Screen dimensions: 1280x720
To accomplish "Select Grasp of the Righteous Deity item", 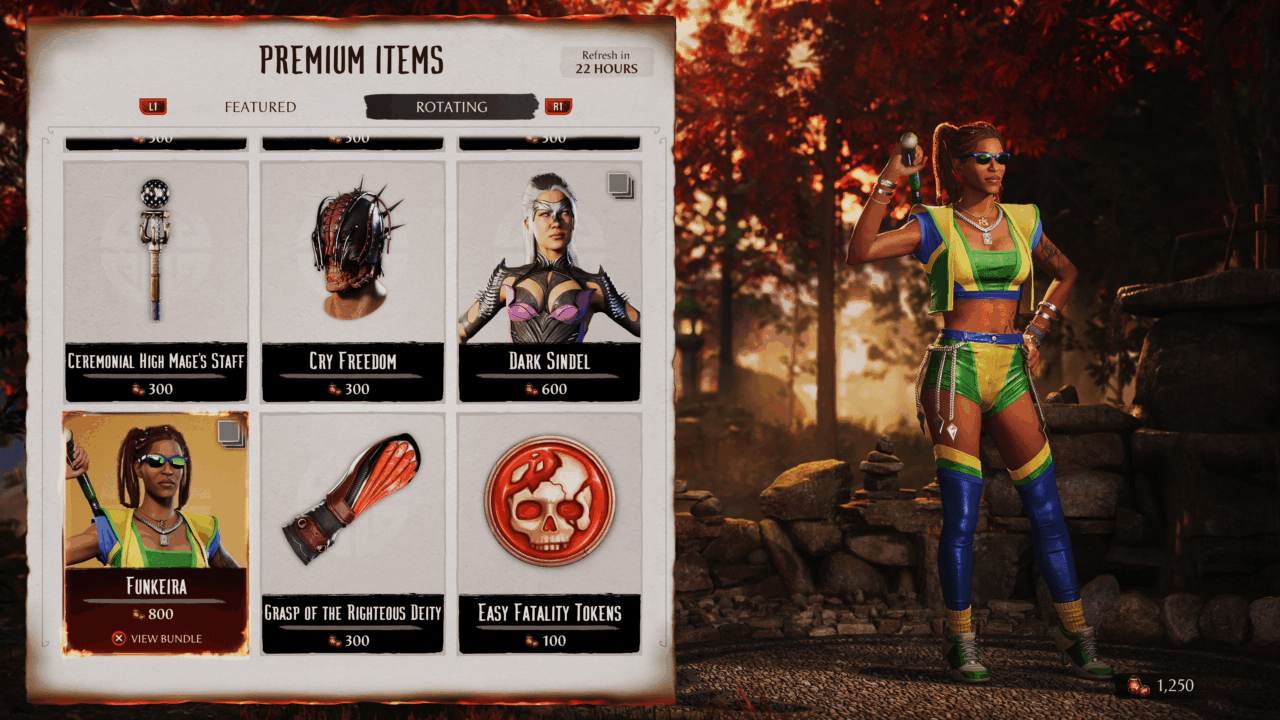I will point(352,533).
